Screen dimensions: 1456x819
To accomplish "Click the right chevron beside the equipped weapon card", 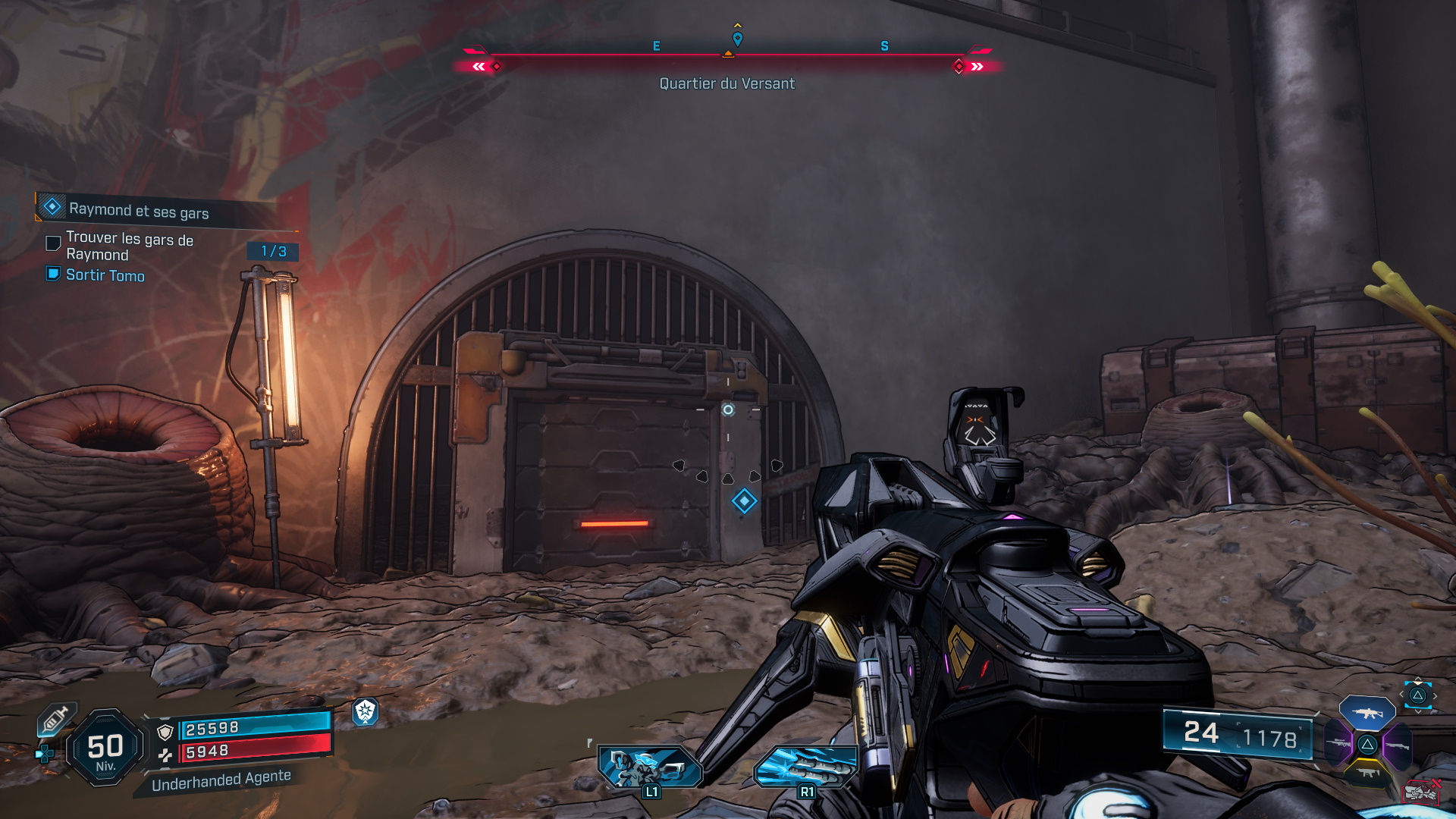I will coord(1436,695).
